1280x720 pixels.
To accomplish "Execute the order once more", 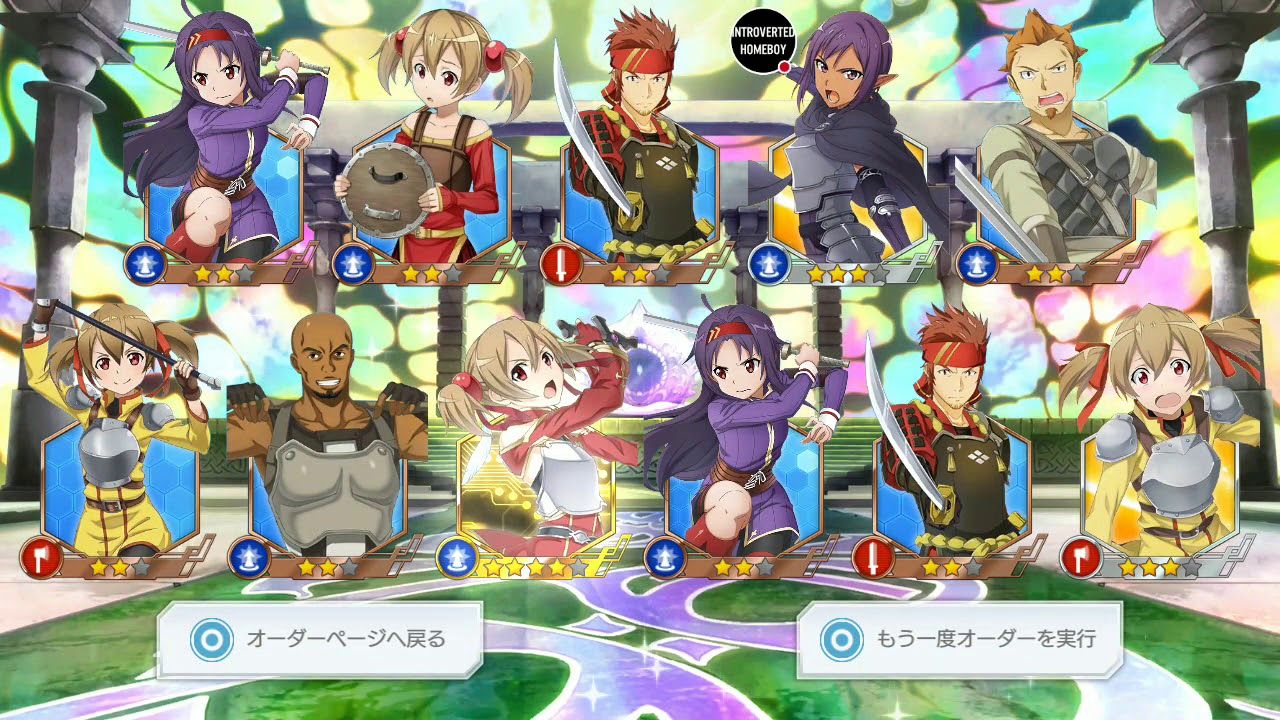I will click(959, 638).
